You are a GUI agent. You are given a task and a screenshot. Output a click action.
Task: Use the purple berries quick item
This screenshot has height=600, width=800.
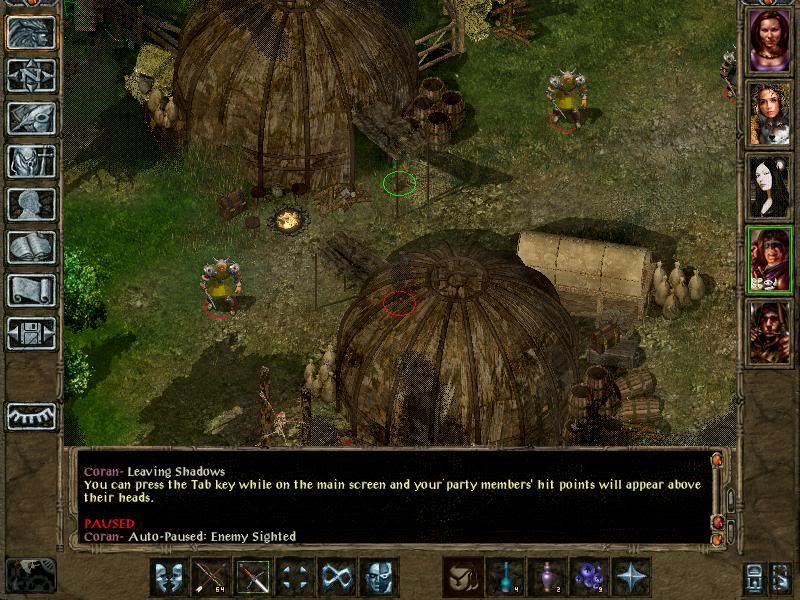click(x=589, y=577)
